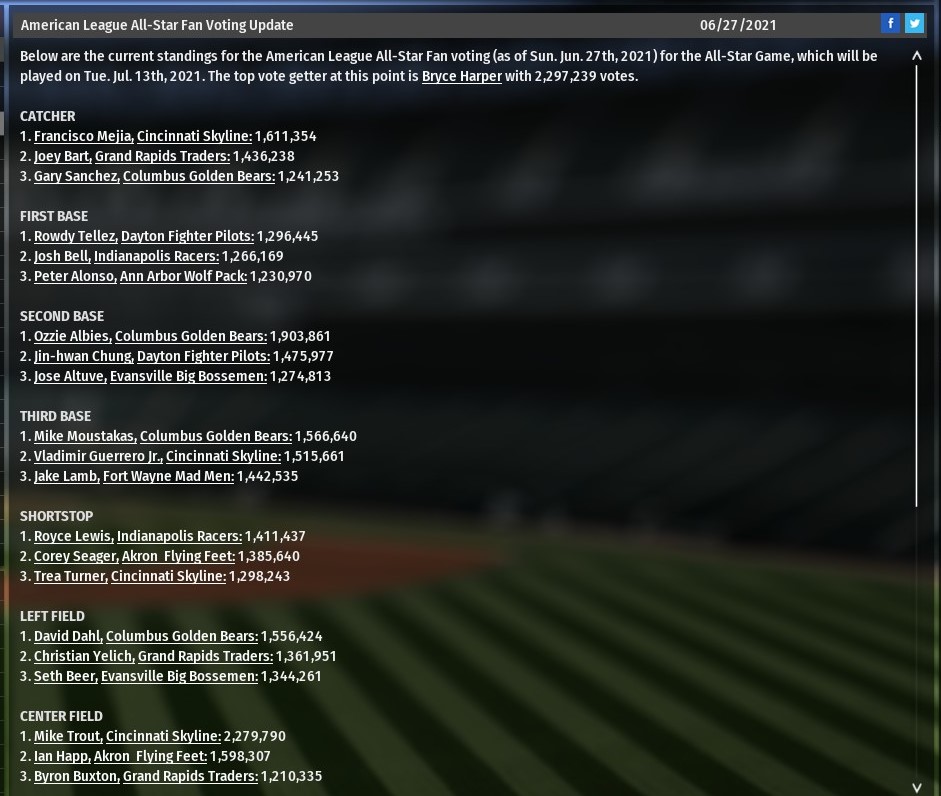The image size is (941, 796).
Task: Click the scroll up arrow
Action: click(x=917, y=56)
